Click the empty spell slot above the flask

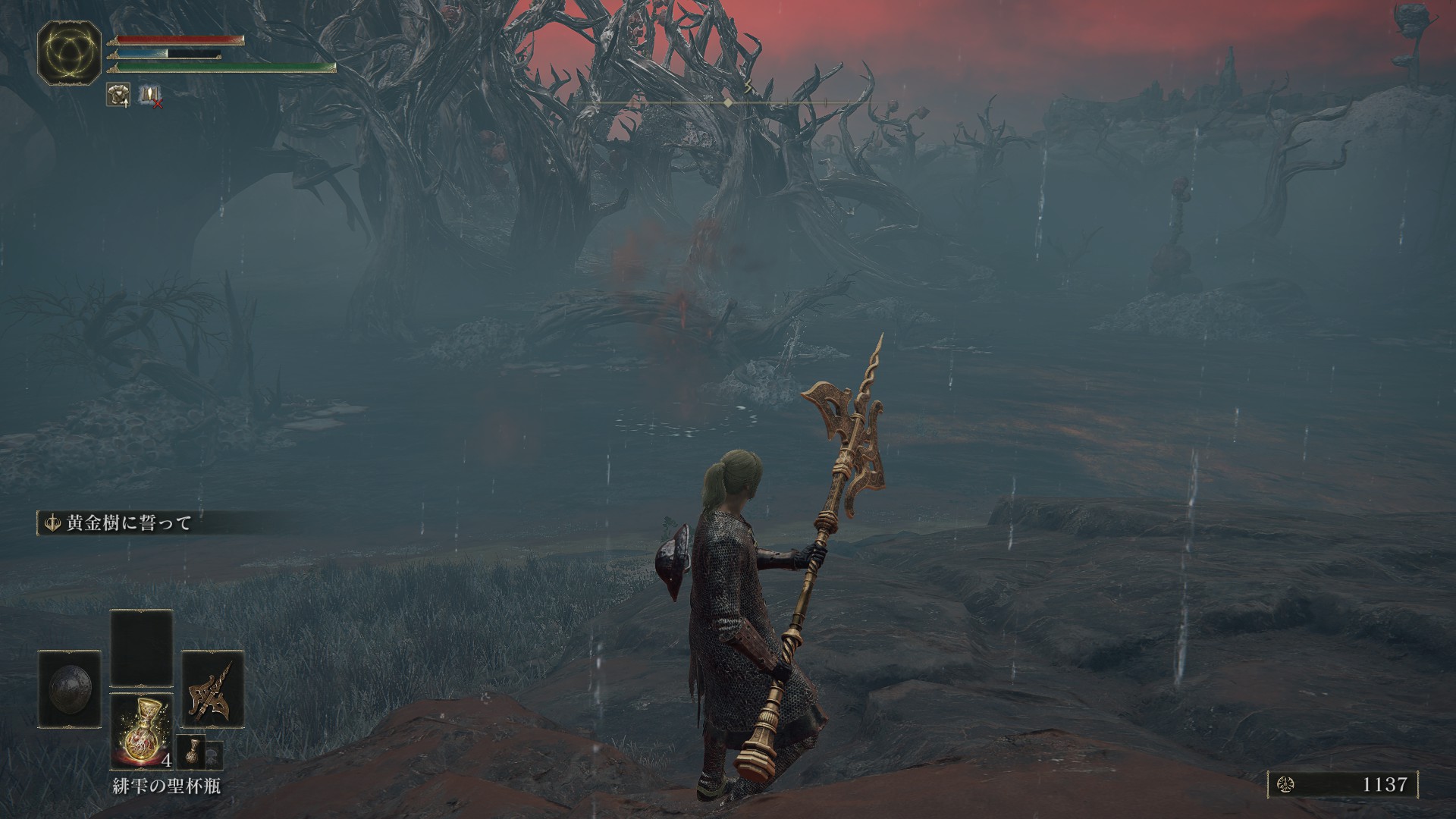141,648
